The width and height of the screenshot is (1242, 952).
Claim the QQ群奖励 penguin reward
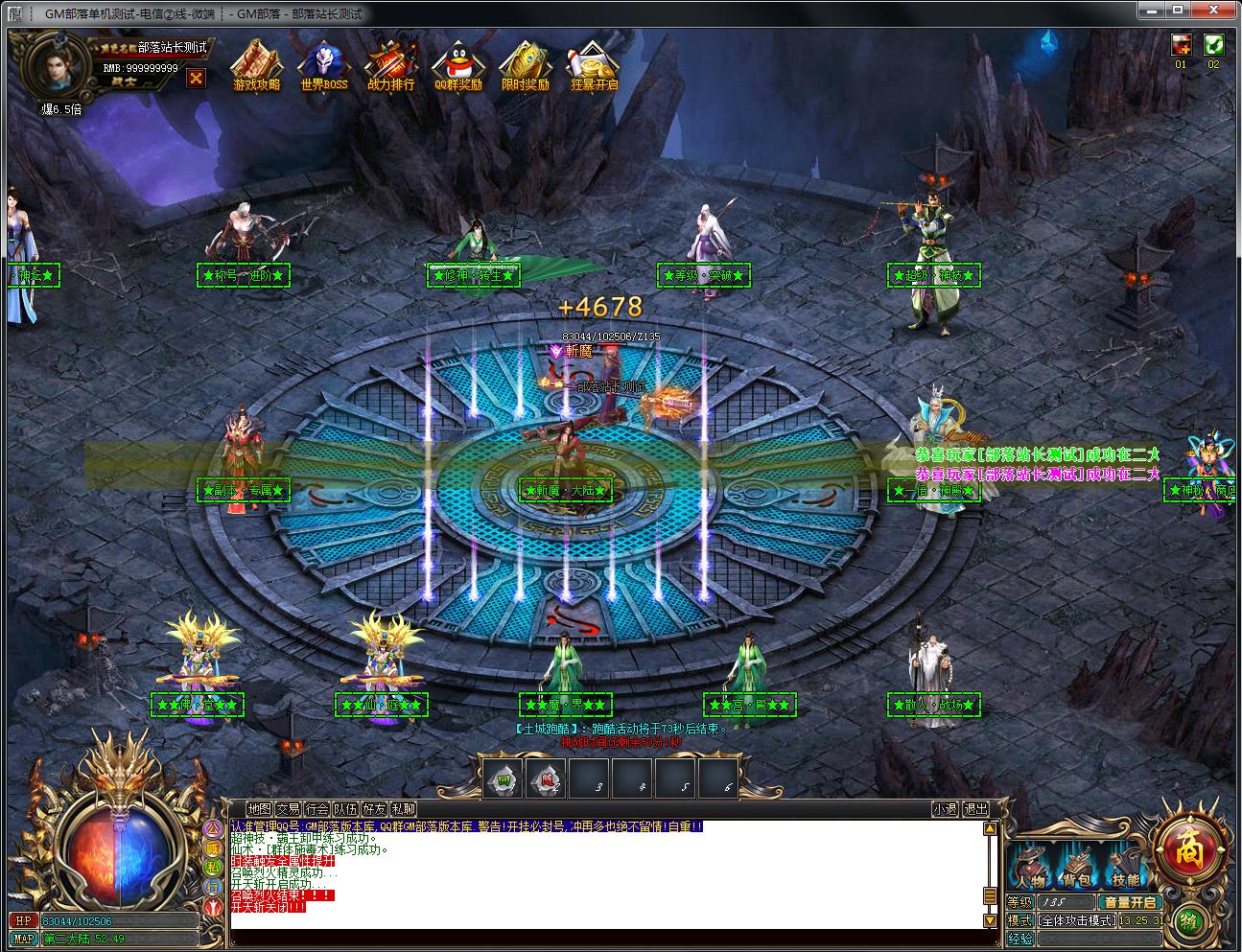457,65
